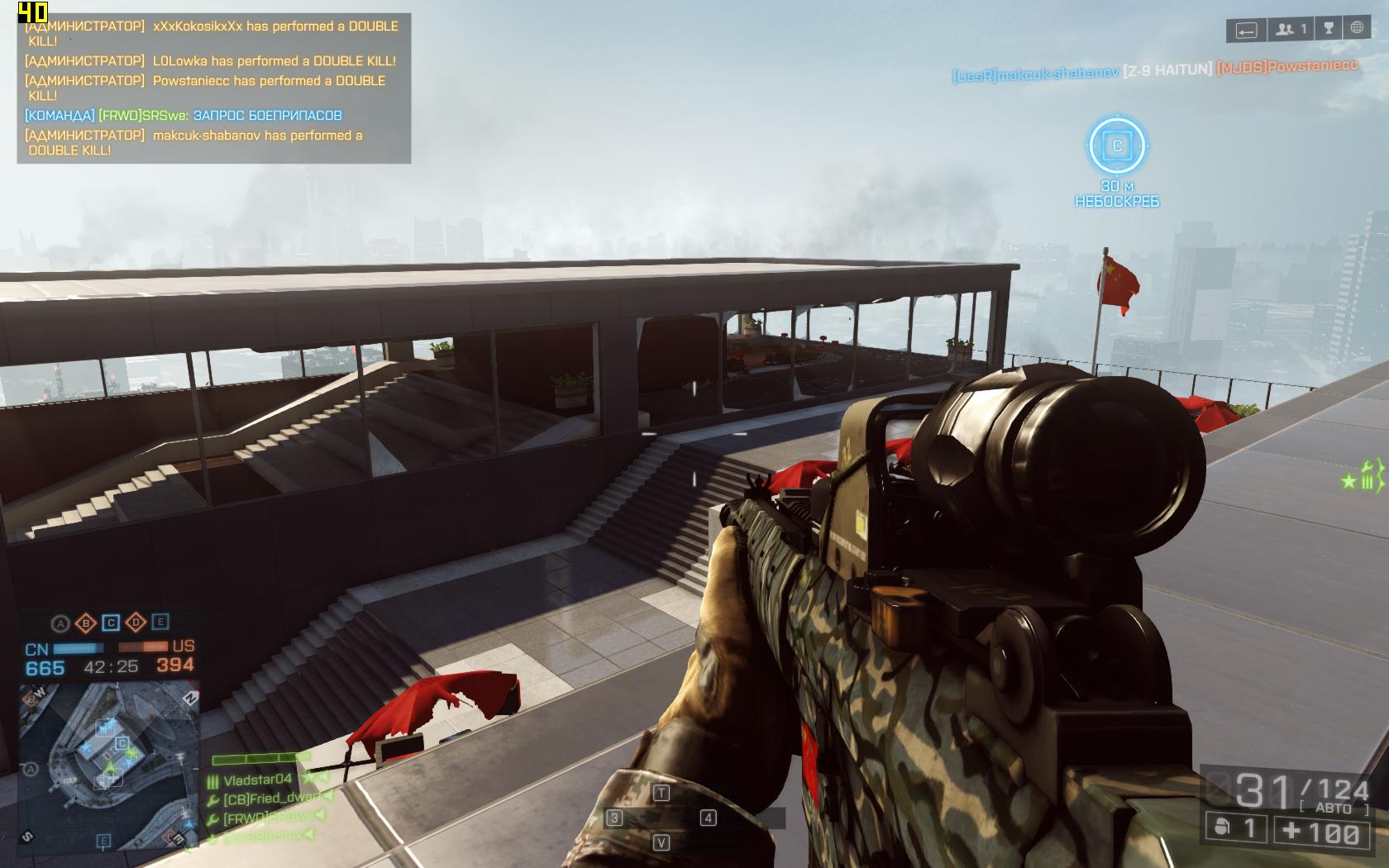Select squad member Vladstar04
The width and height of the screenshot is (1389, 868).
point(257,780)
